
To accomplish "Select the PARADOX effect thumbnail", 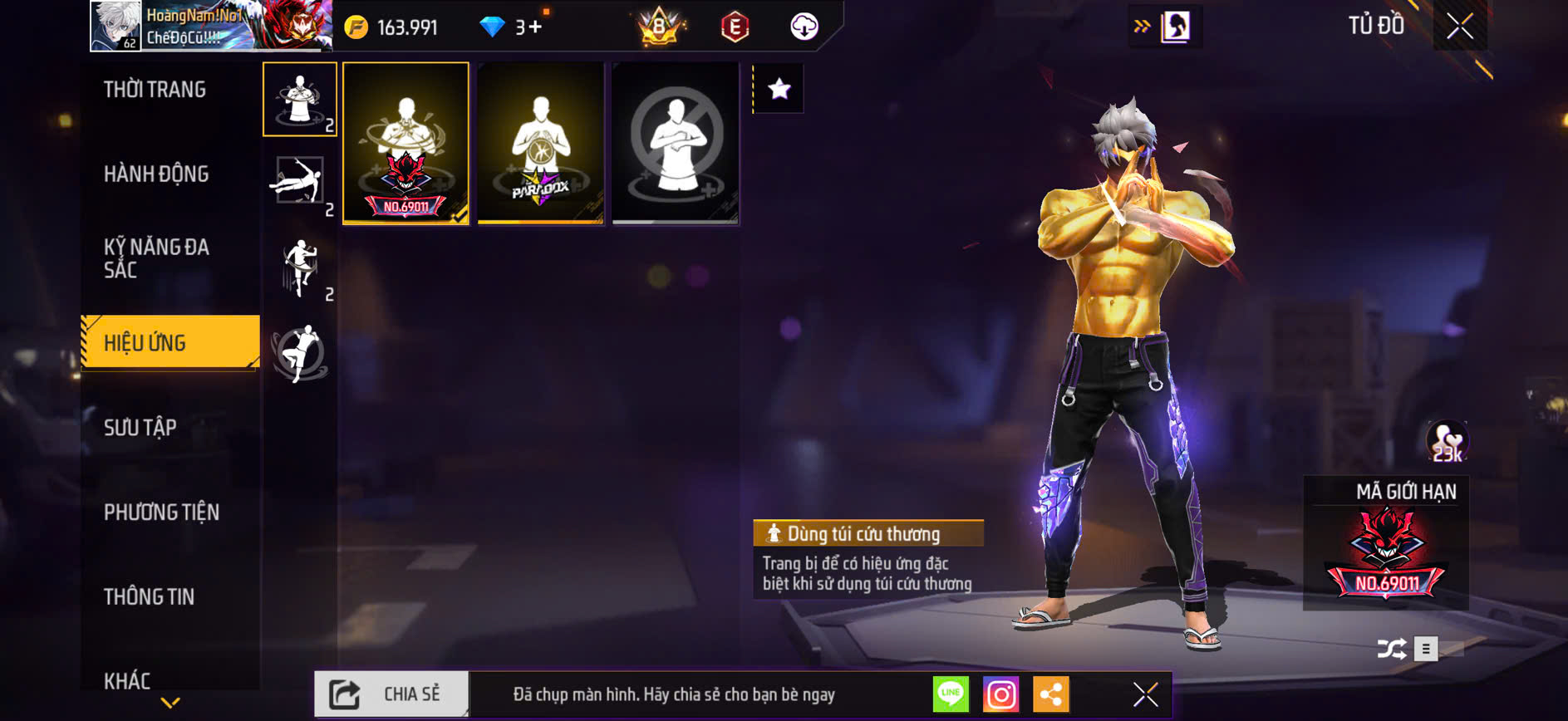I will [540, 142].
